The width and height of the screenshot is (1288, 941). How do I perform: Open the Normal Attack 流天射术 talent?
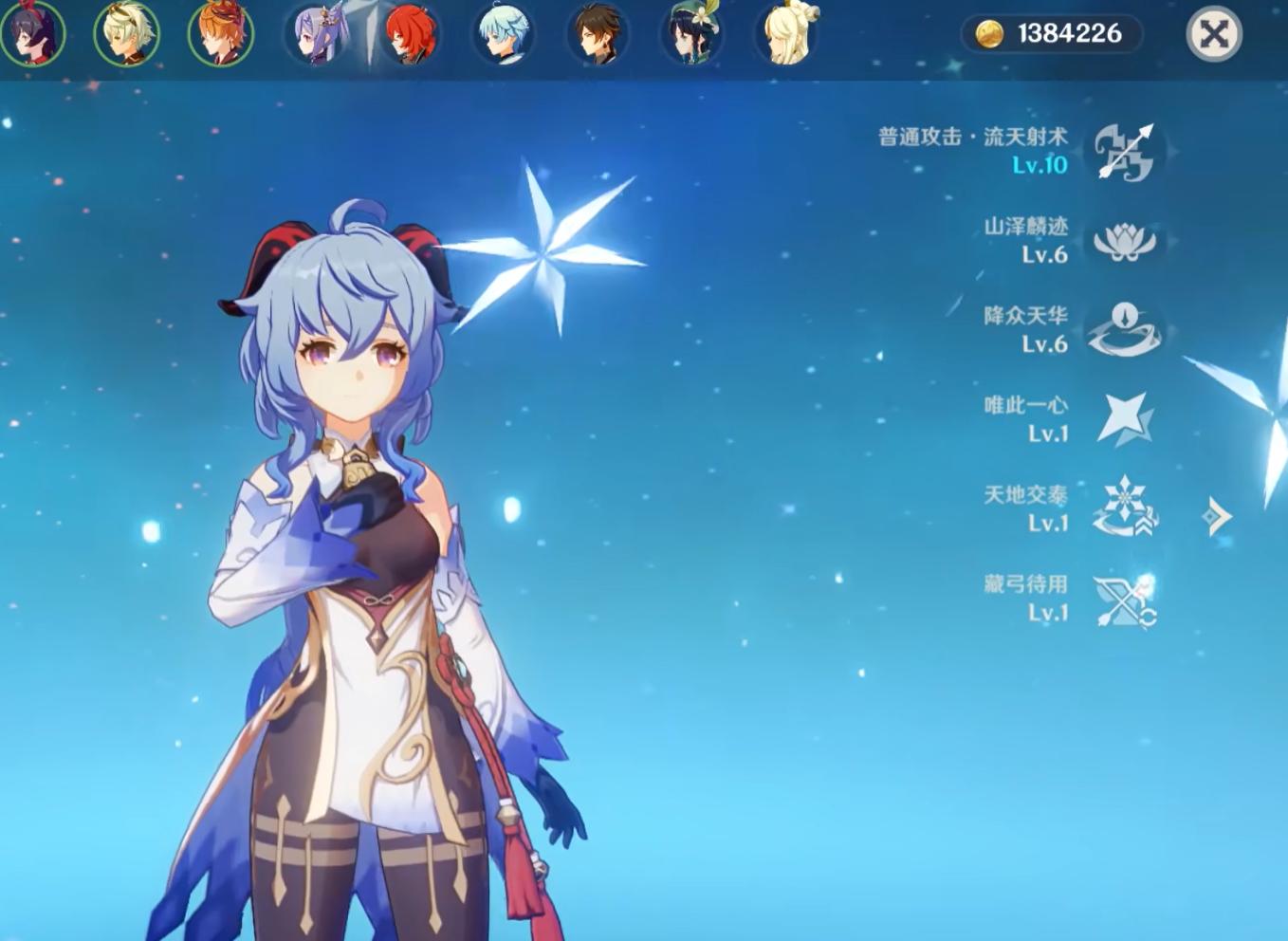pyautogui.click(x=1126, y=151)
